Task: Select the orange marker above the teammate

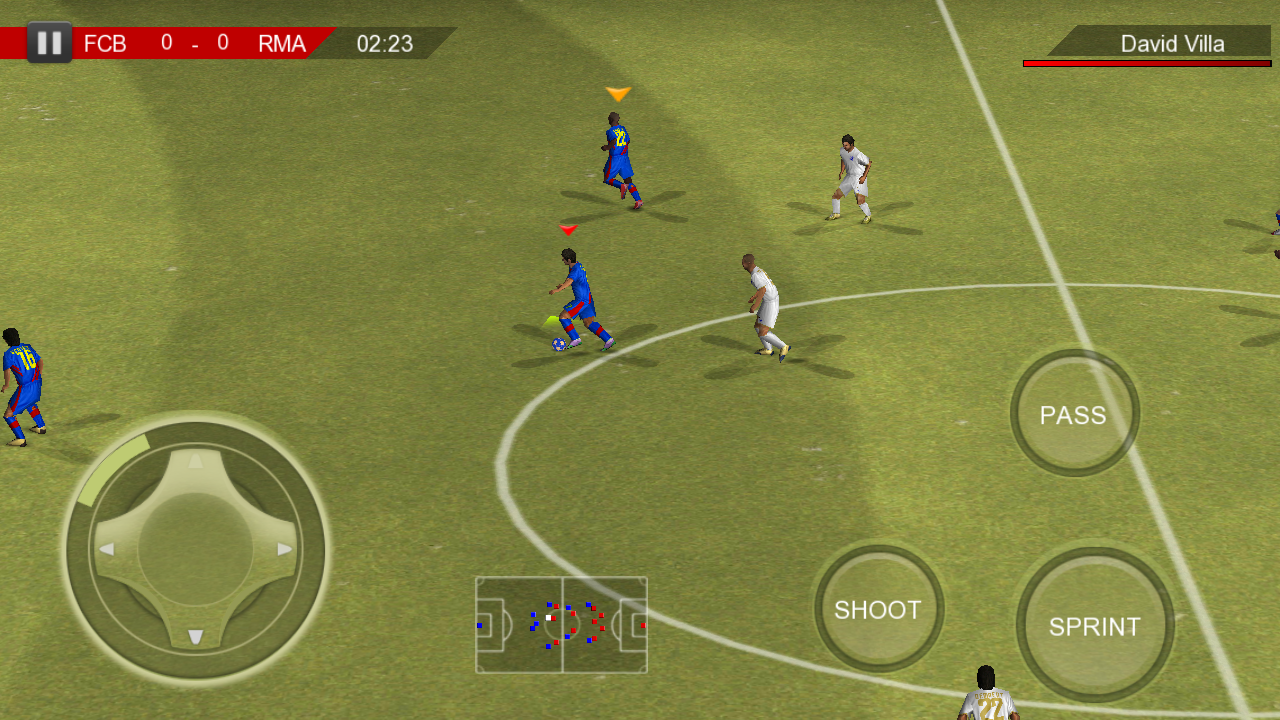Action: tap(618, 93)
